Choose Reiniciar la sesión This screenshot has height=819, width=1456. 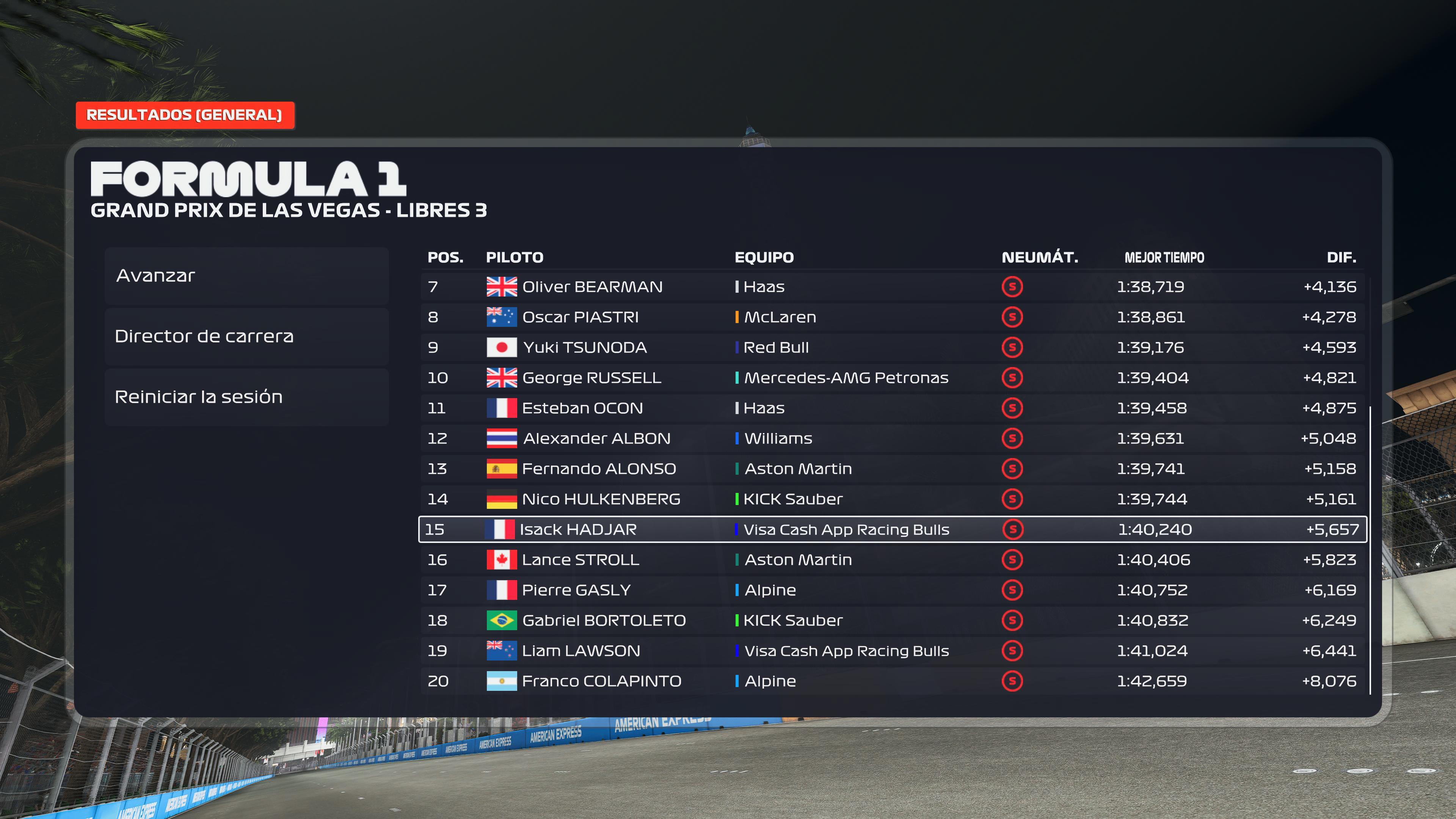click(x=246, y=397)
